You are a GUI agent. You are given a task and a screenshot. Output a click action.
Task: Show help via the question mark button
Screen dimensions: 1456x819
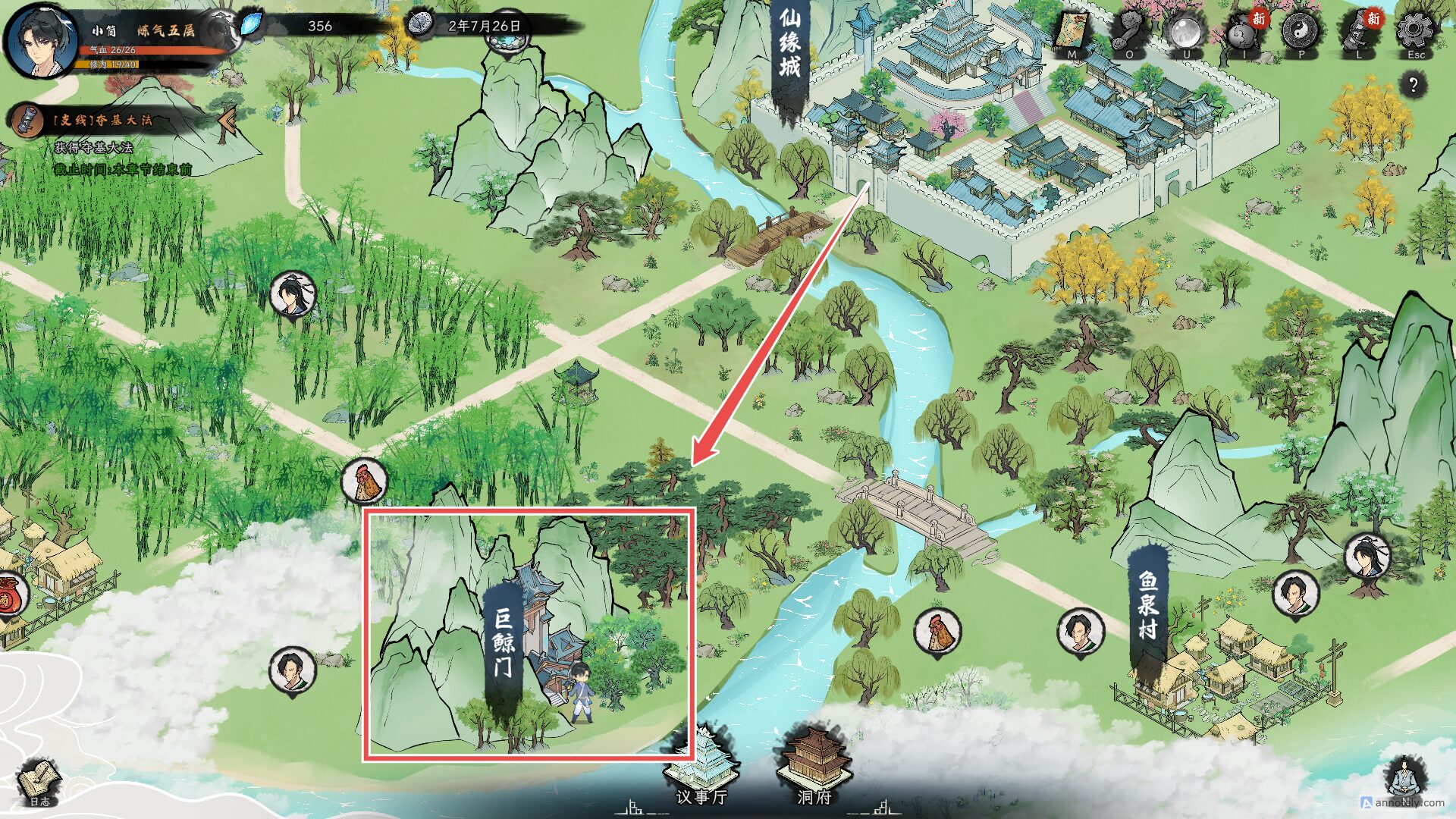[1413, 85]
